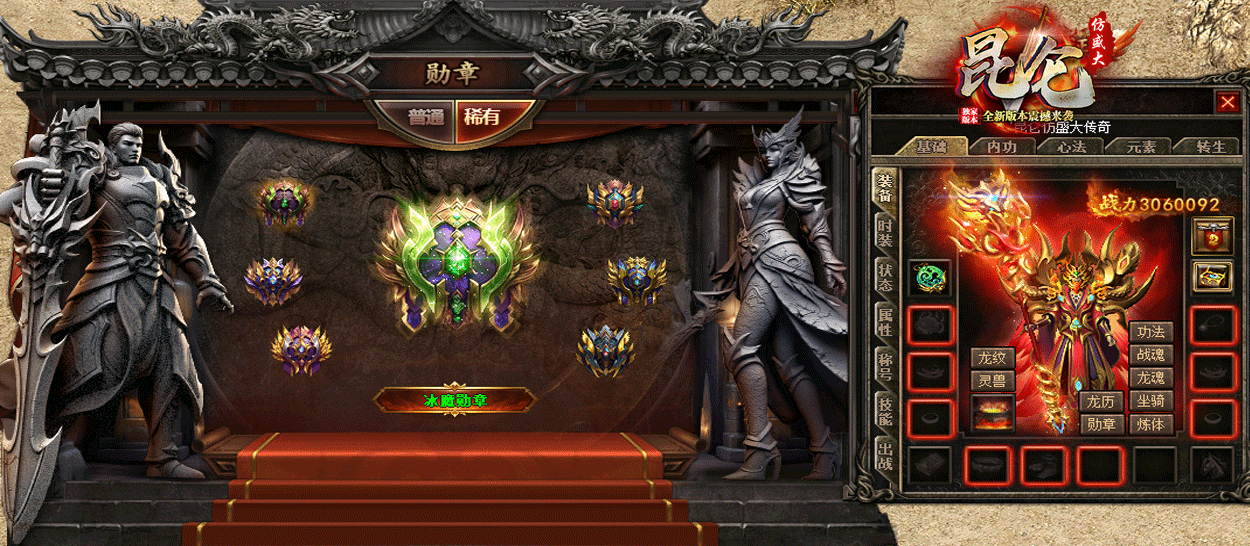The width and height of the screenshot is (1250, 546).
Task: Open the 属性 side tab
Action: 885,322
